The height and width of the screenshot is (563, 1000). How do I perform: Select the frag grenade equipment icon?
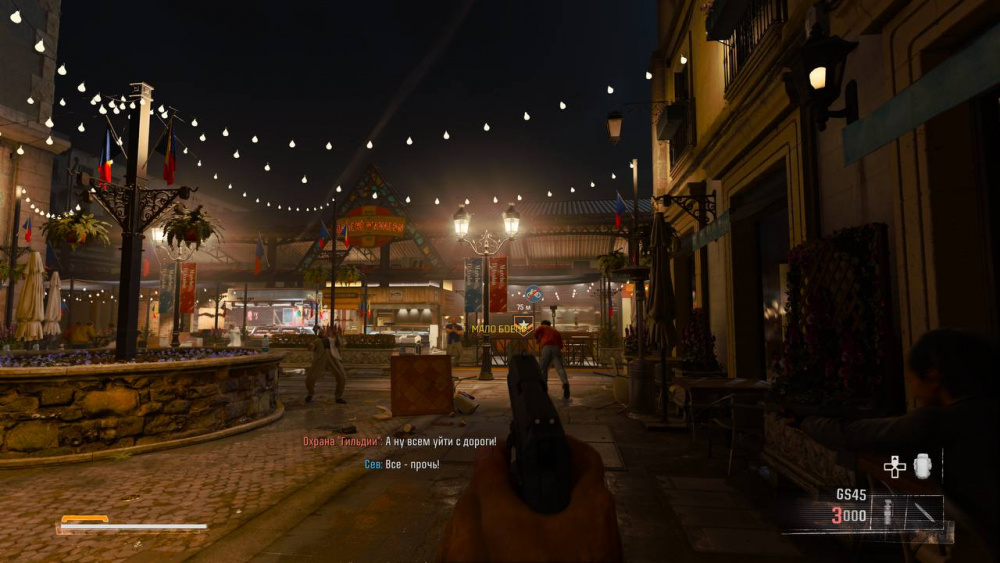click(922, 466)
